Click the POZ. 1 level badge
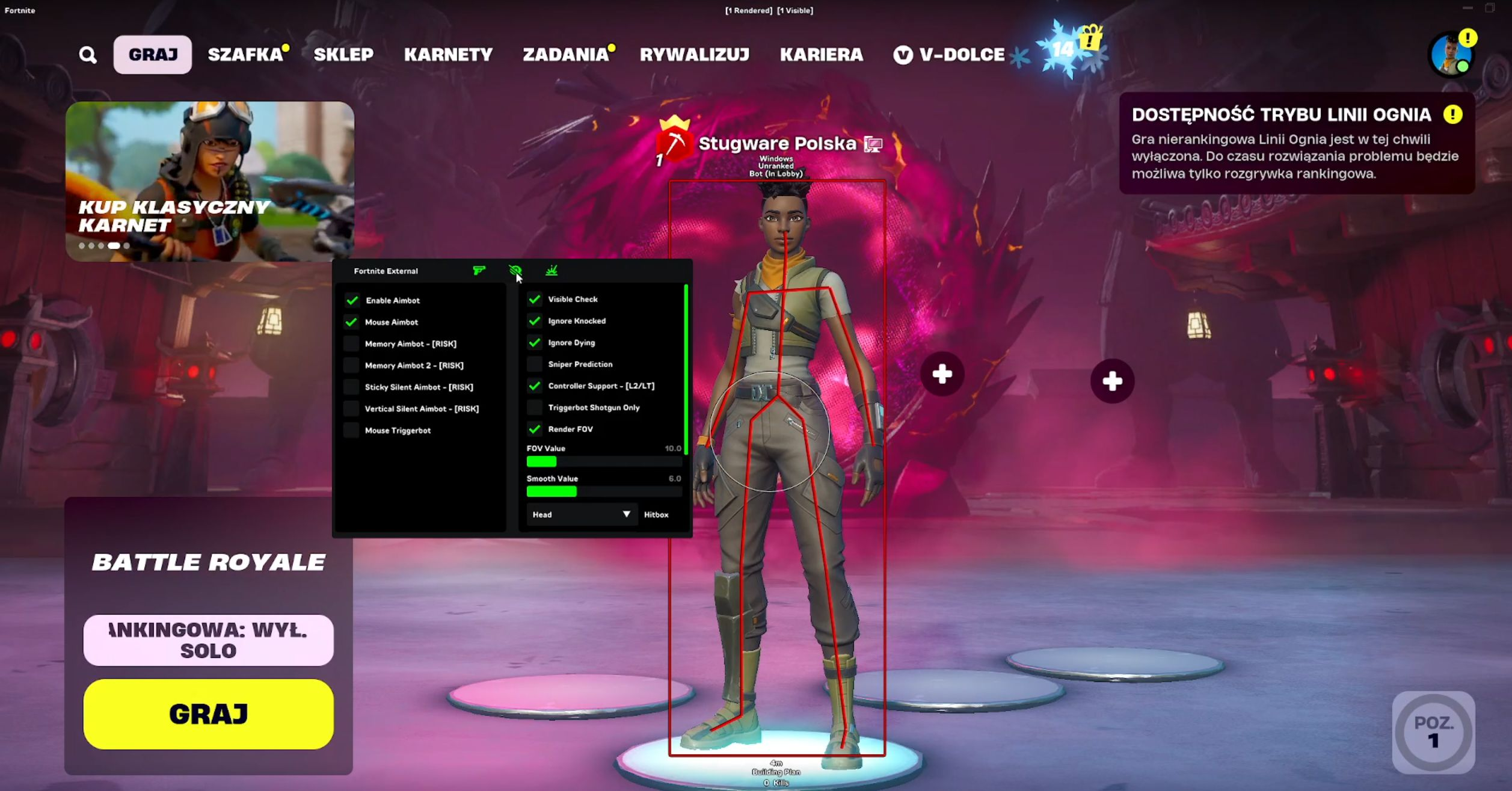Screen dimensions: 1512x791 [x=1434, y=732]
